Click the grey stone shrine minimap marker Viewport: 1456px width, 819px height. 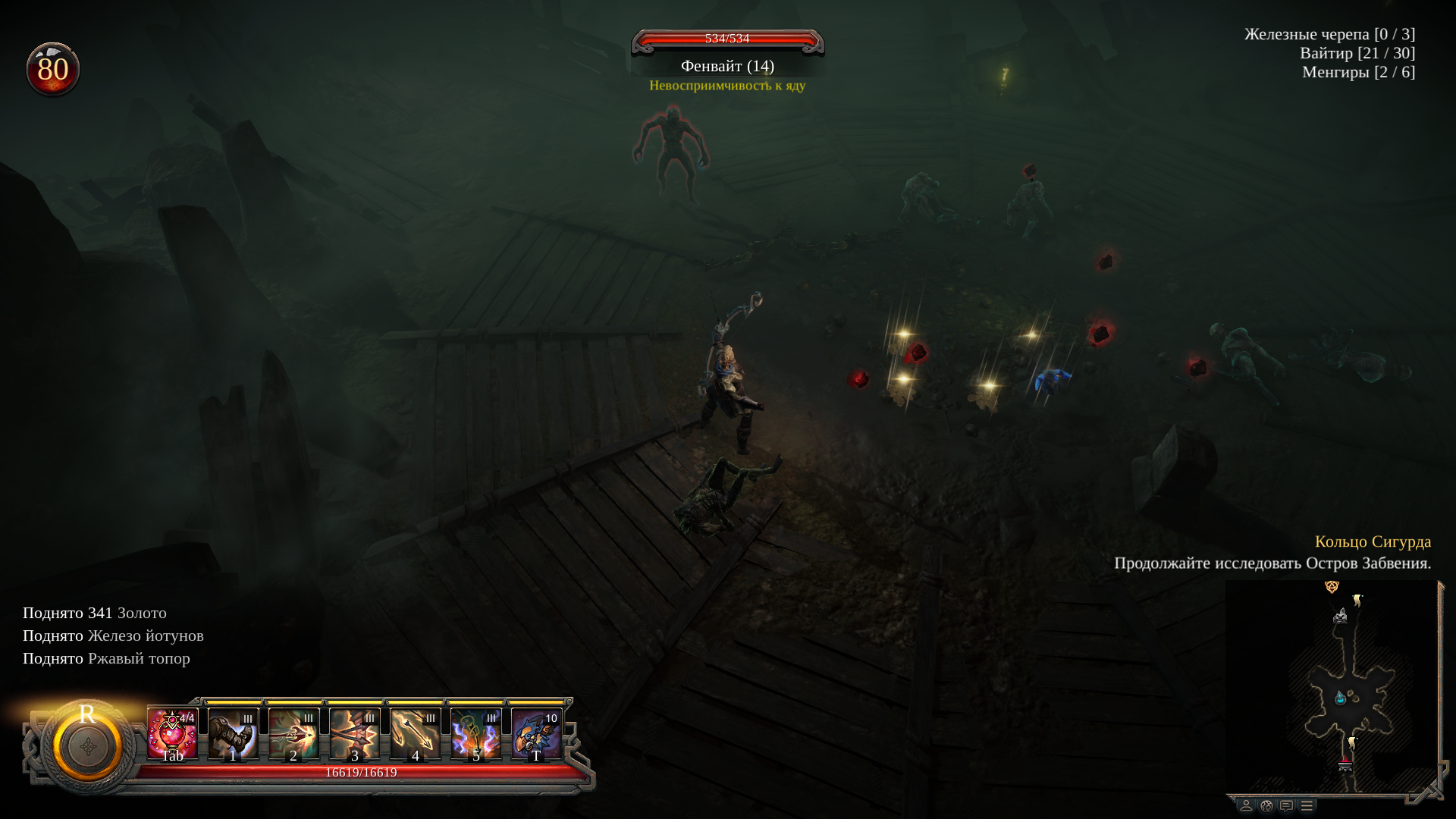(1340, 616)
